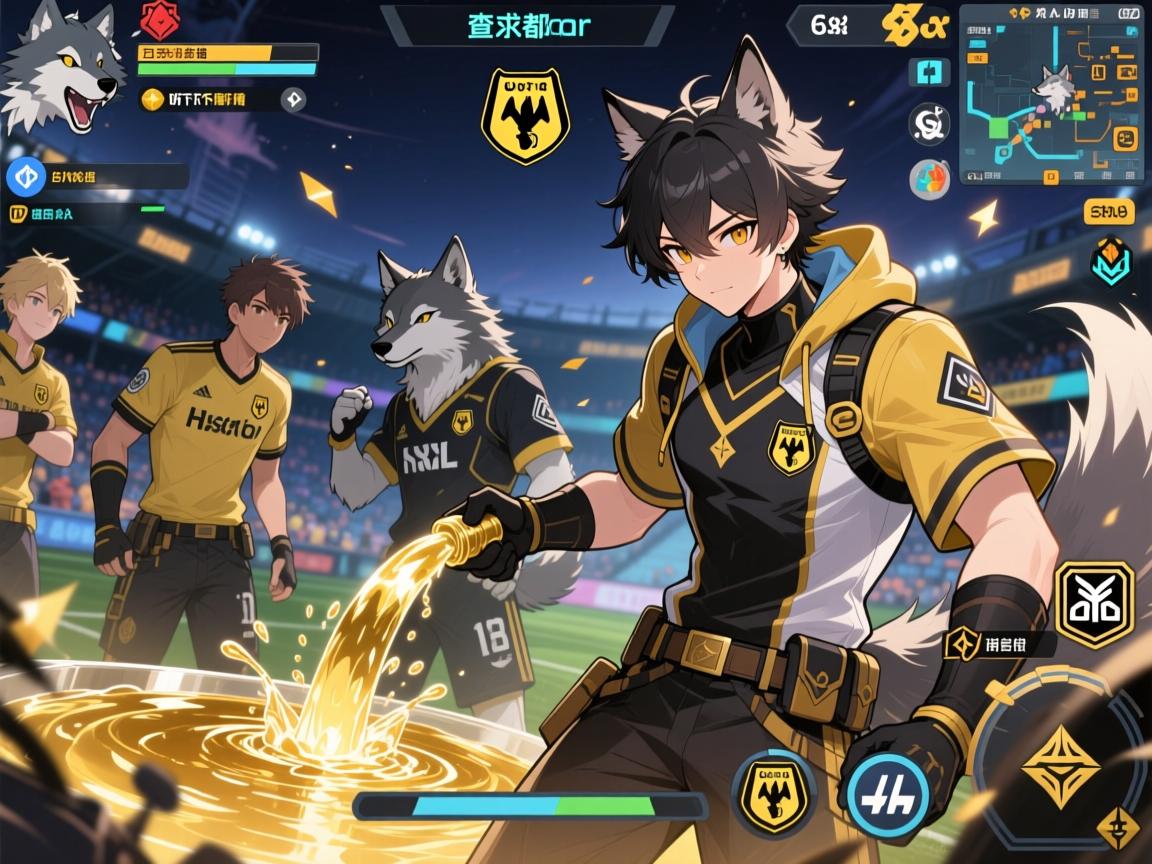This screenshot has height=864, width=1152.
Task: Activate the white emblem octagon skill
Action: (x=1094, y=604)
